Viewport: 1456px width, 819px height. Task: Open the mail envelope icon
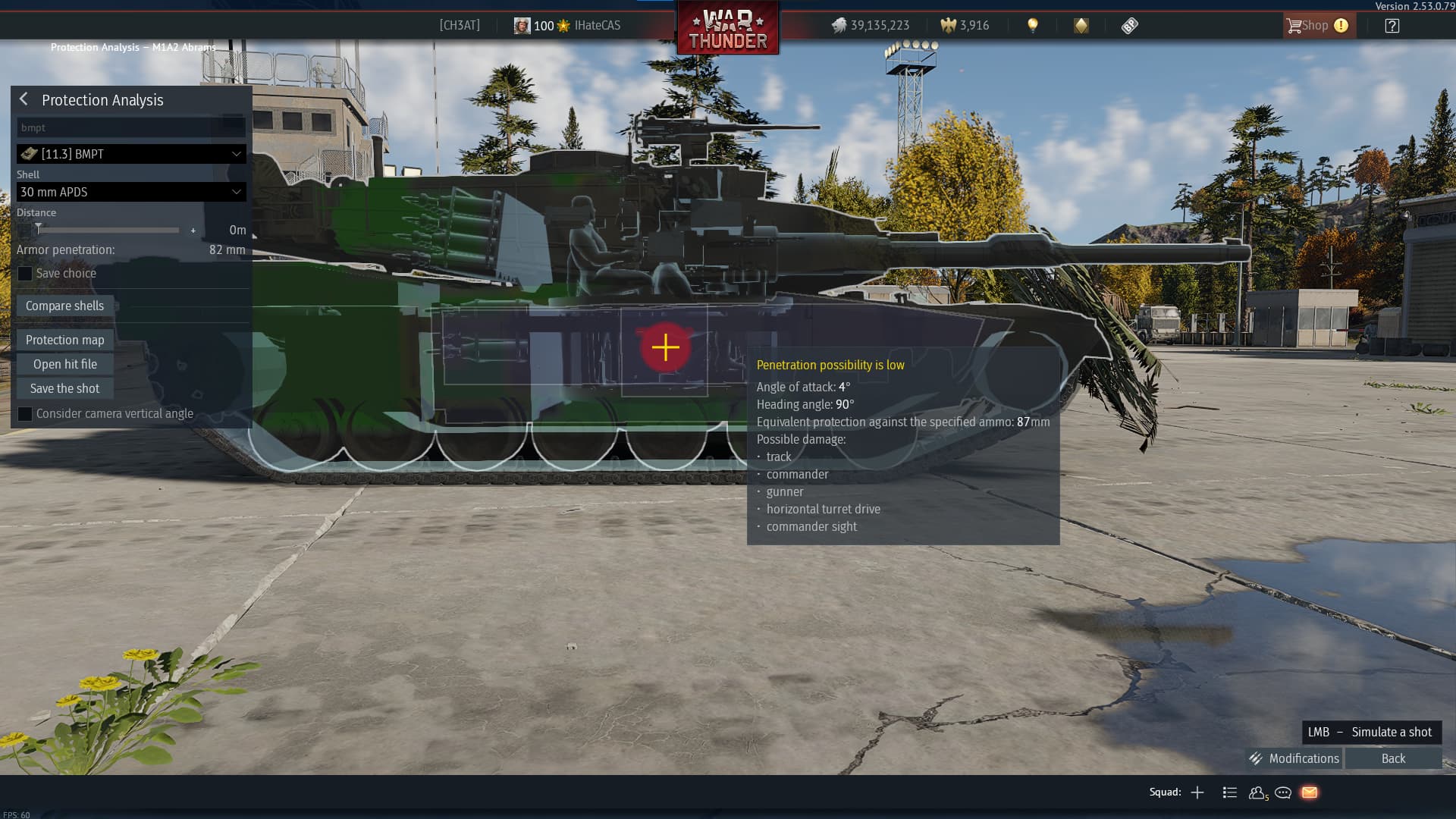(x=1310, y=792)
